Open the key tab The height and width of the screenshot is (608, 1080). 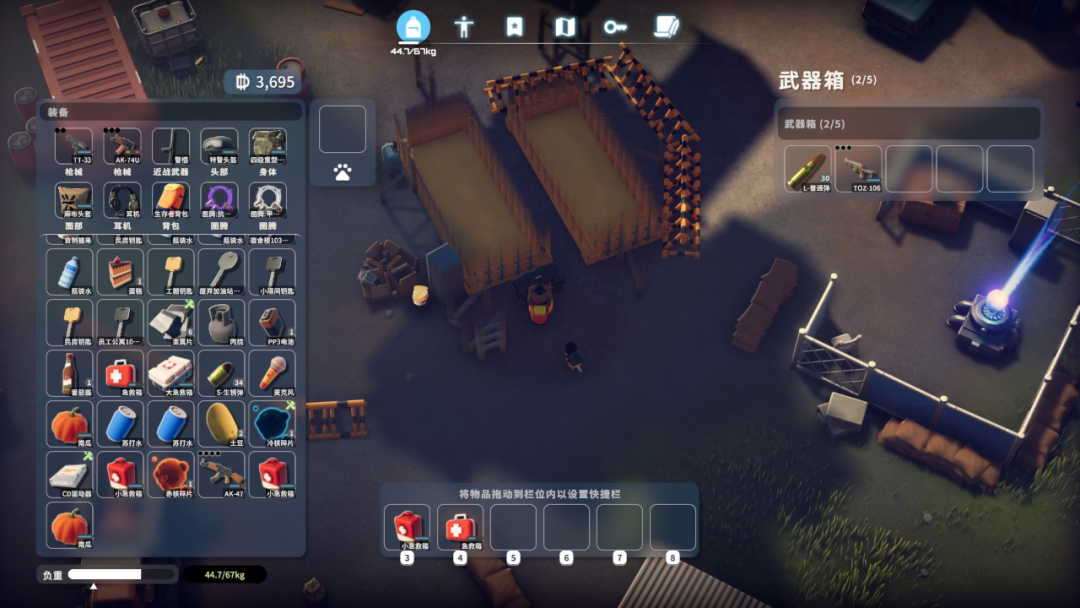point(615,27)
